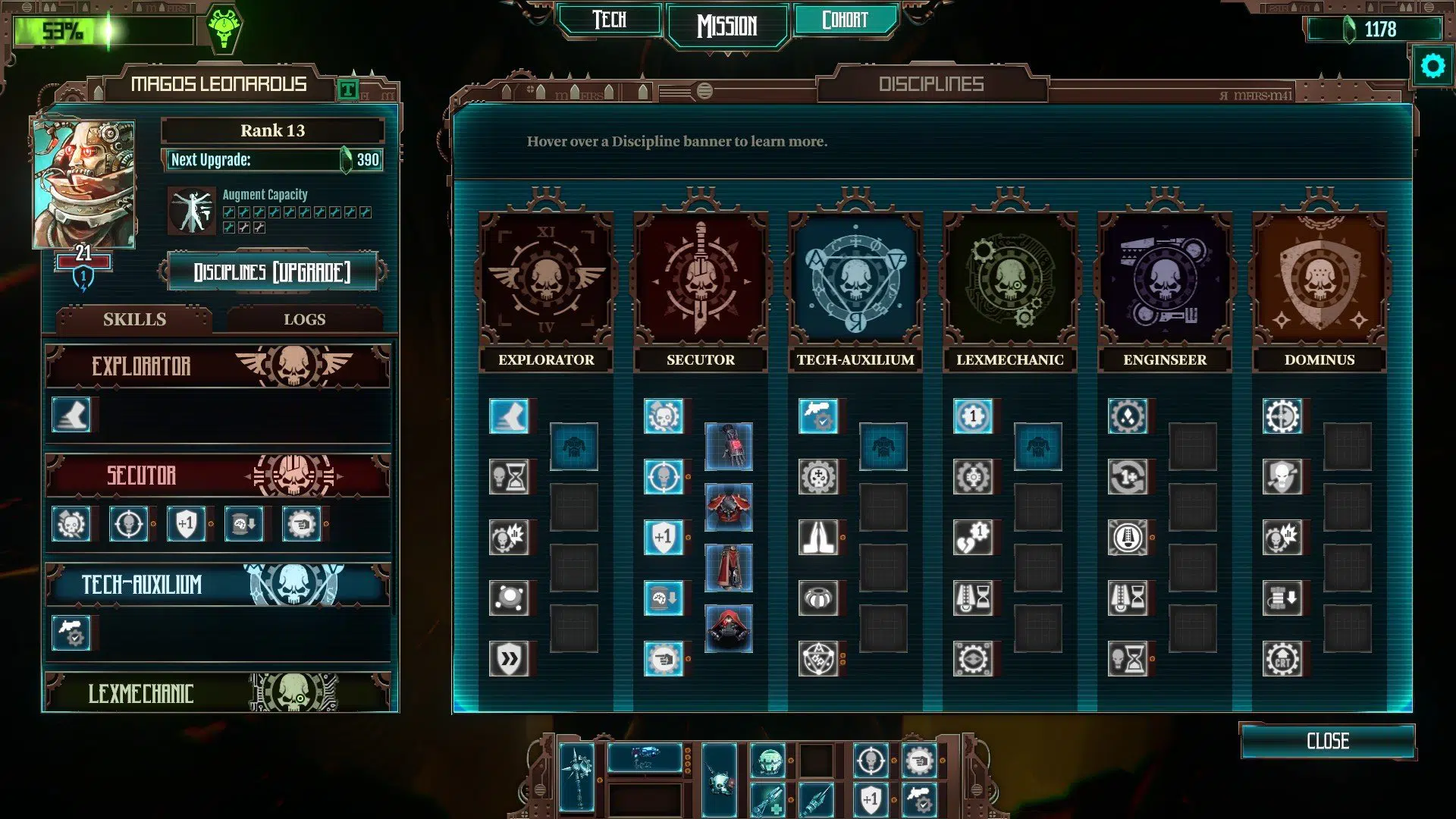The height and width of the screenshot is (819, 1456).
Task: Switch to the Cohort tab
Action: tap(847, 20)
